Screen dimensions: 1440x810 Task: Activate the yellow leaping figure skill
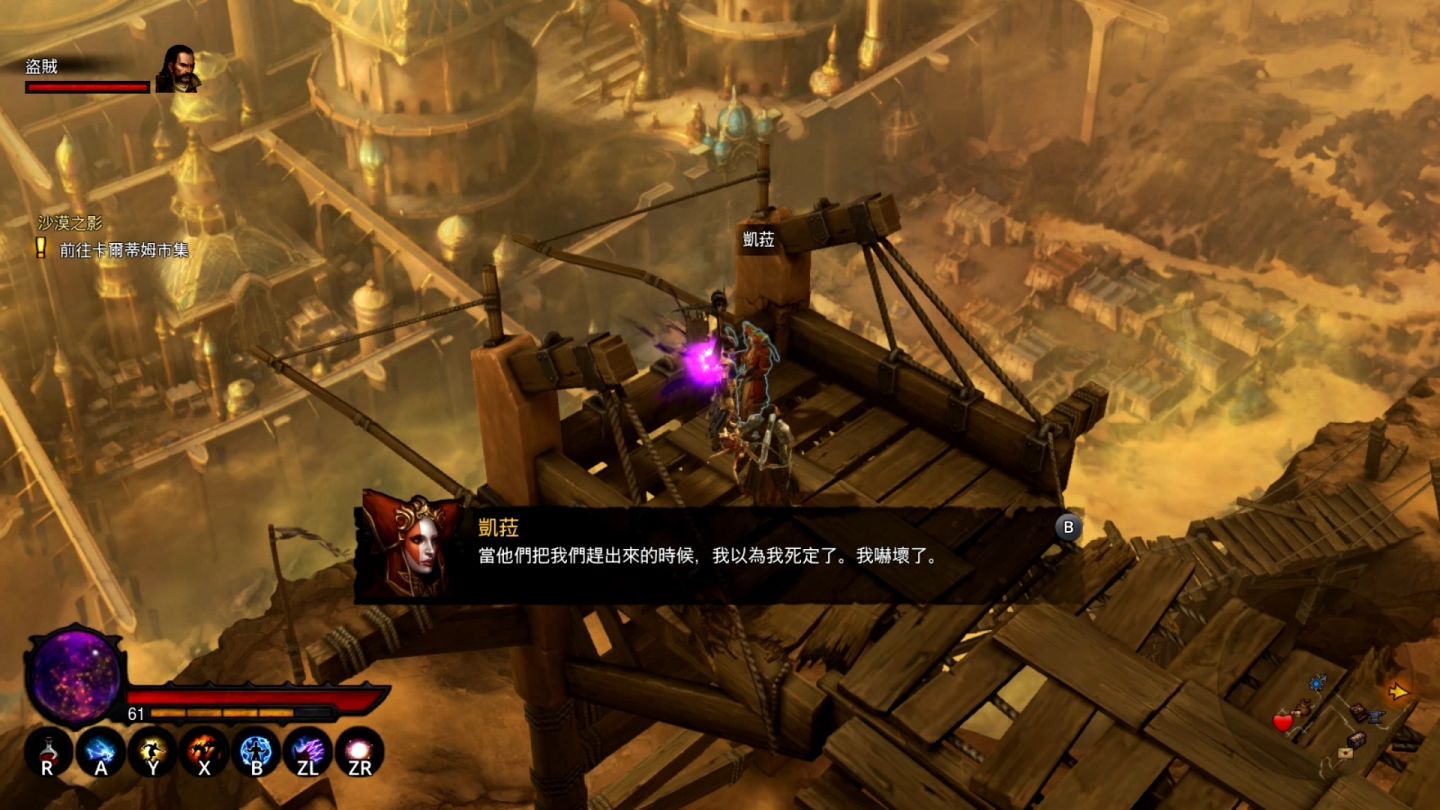coord(153,751)
